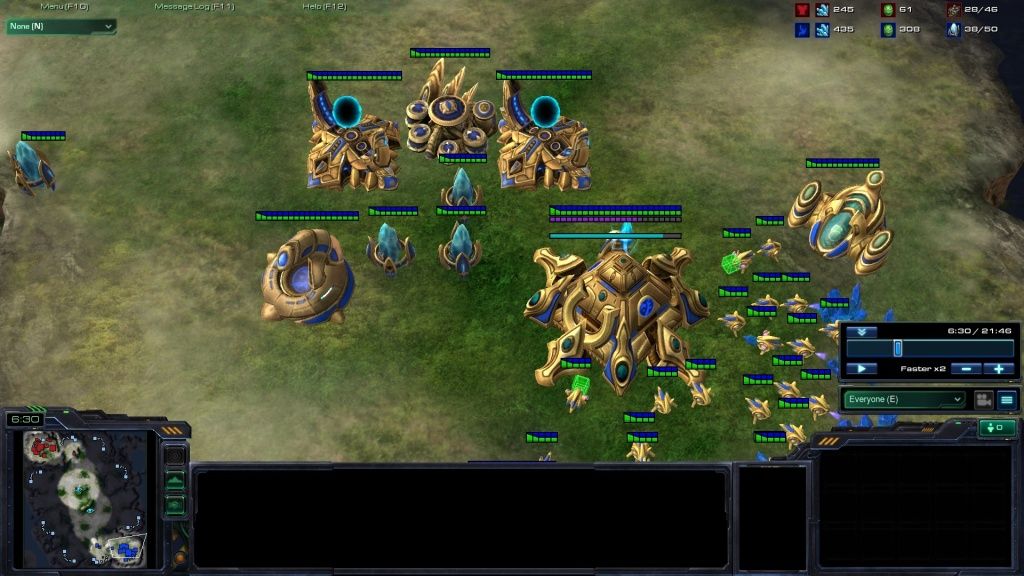Image resolution: width=1024 pixels, height=576 pixels.
Task: Open the Everyone (E) vision dropdown
Action: pos(905,399)
